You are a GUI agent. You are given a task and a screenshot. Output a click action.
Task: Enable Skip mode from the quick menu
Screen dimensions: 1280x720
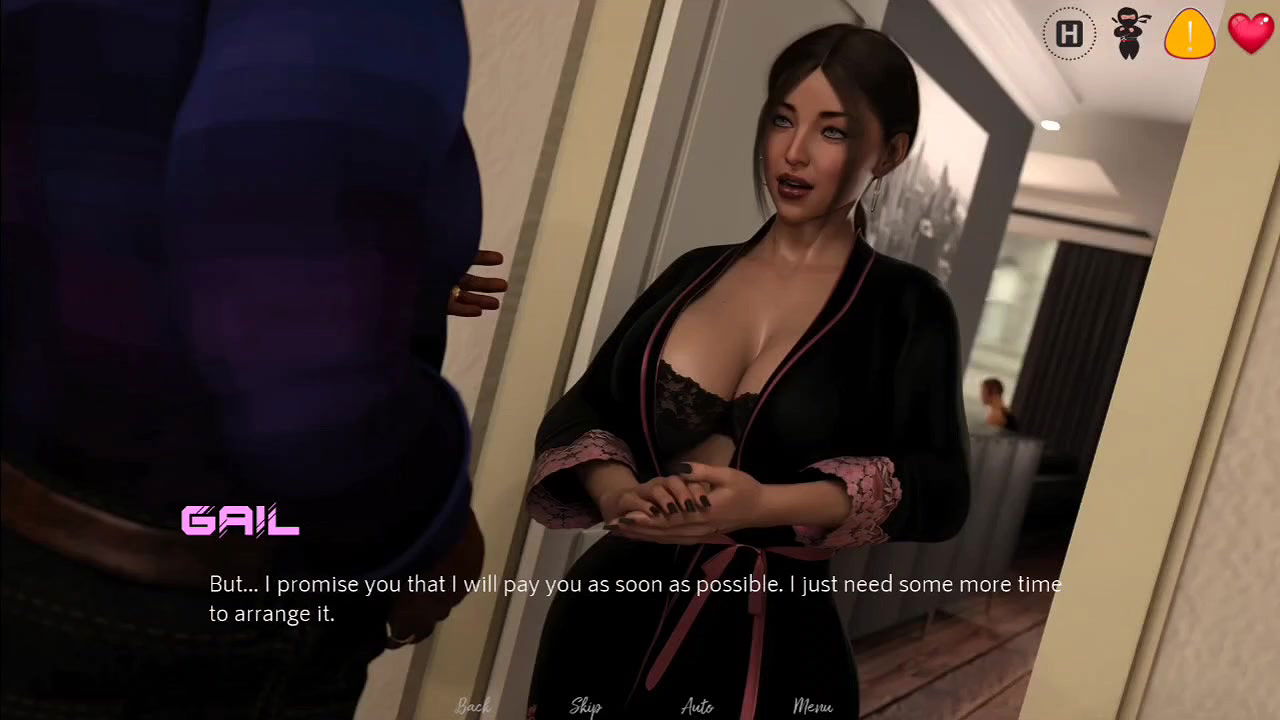tap(585, 706)
